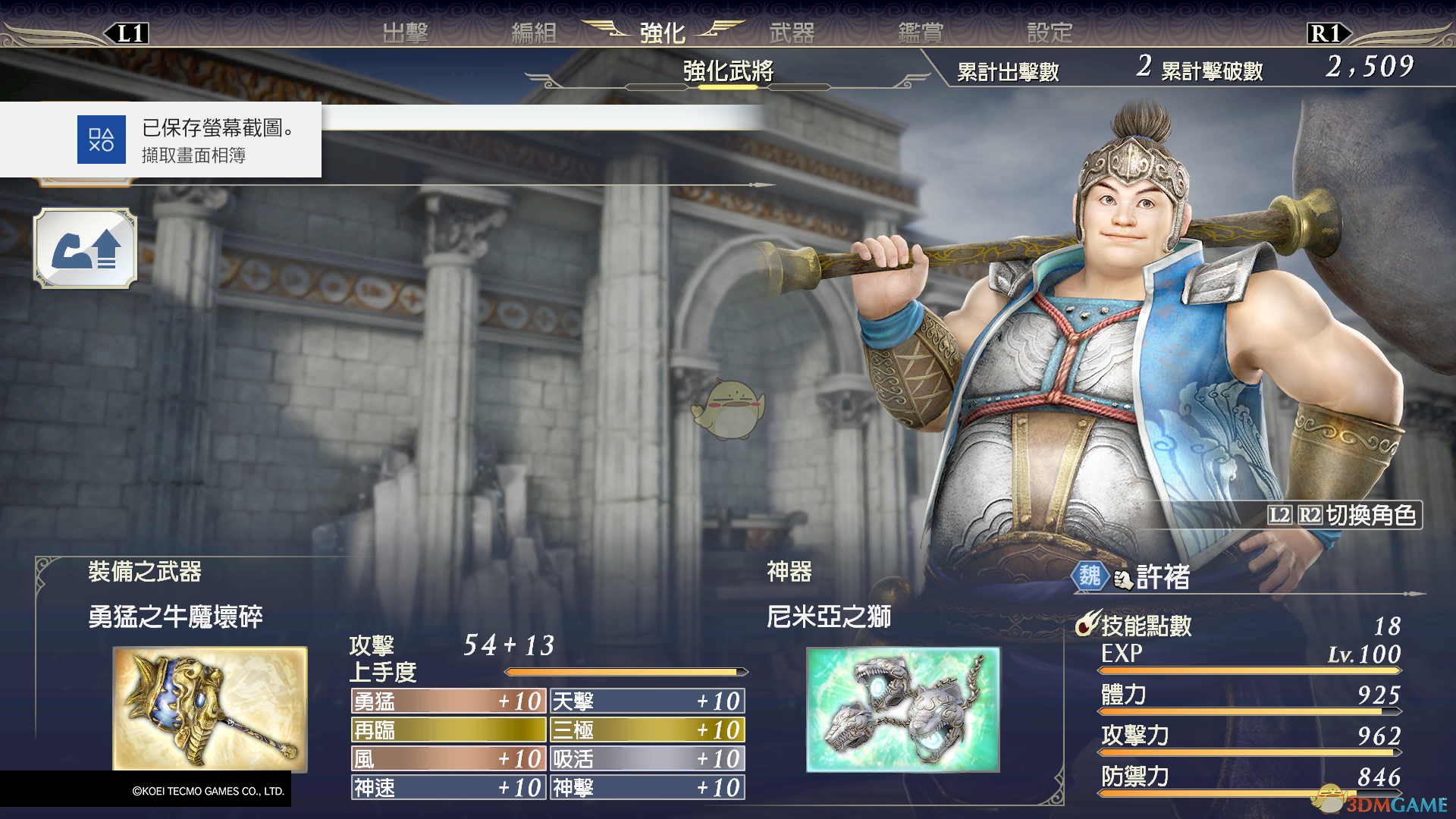The height and width of the screenshot is (819, 1456).
Task: Select the 尼米亞之獅 sacred treasure thumbnail
Action: click(902, 709)
